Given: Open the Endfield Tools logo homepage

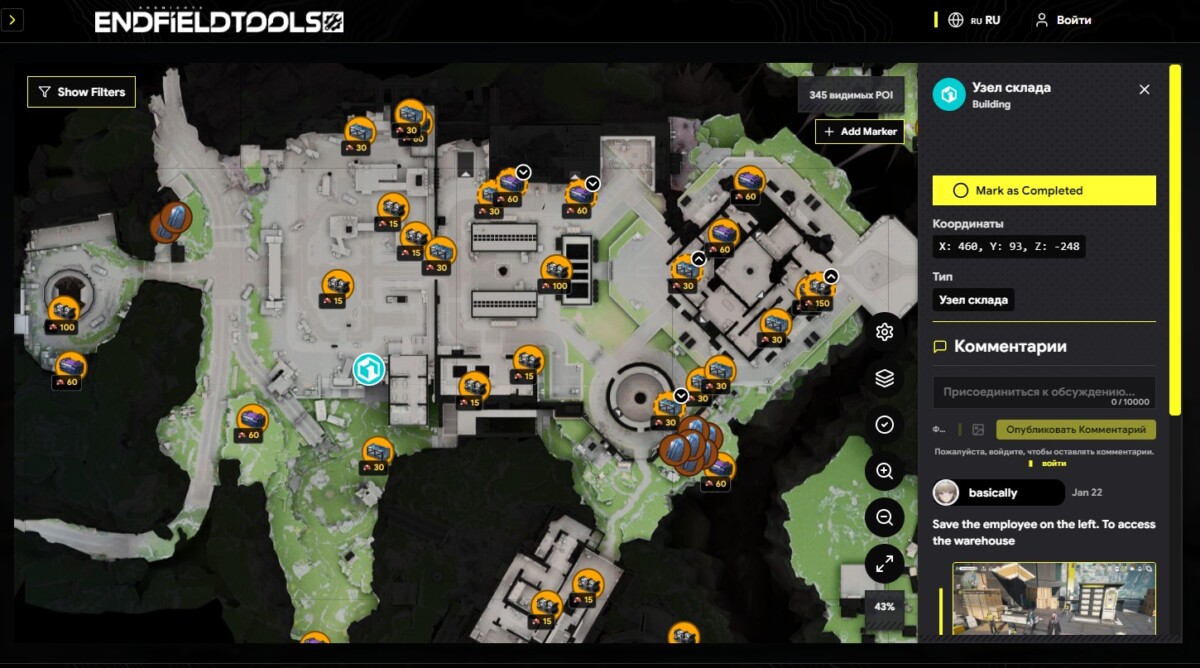Looking at the screenshot, I should point(219,22).
